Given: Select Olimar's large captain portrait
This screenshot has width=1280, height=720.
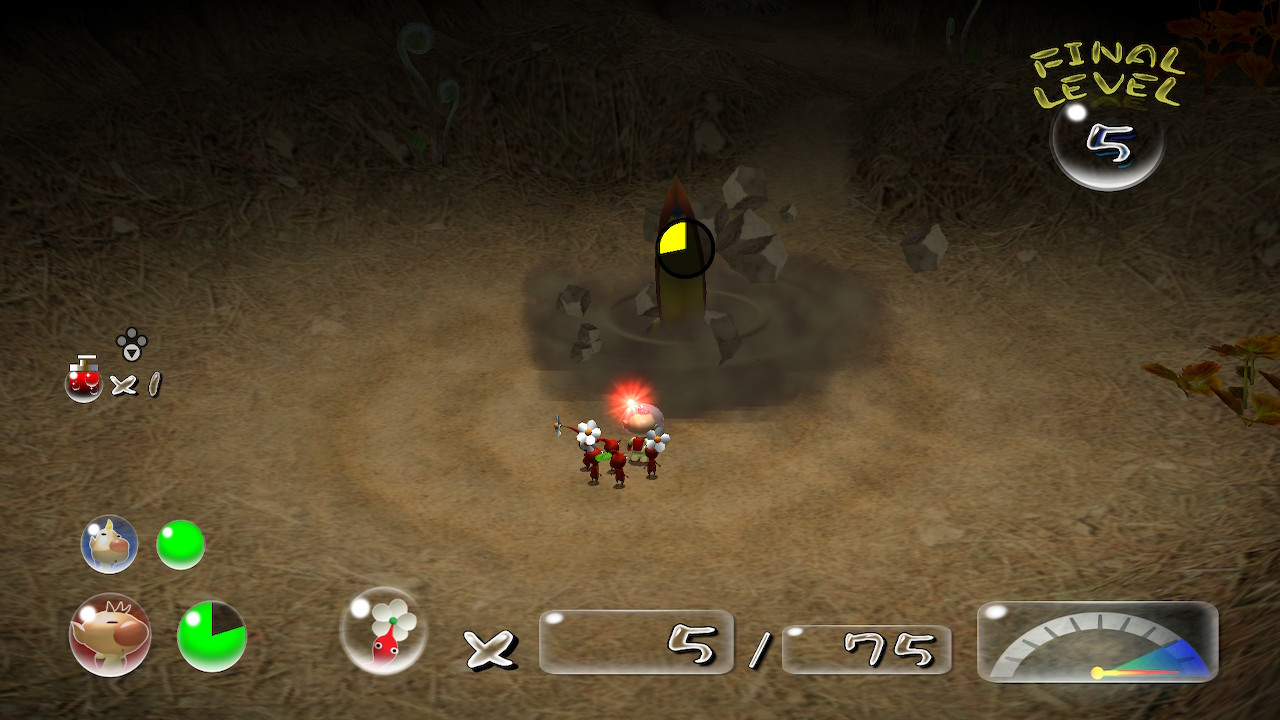Looking at the screenshot, I should [110, 634].
